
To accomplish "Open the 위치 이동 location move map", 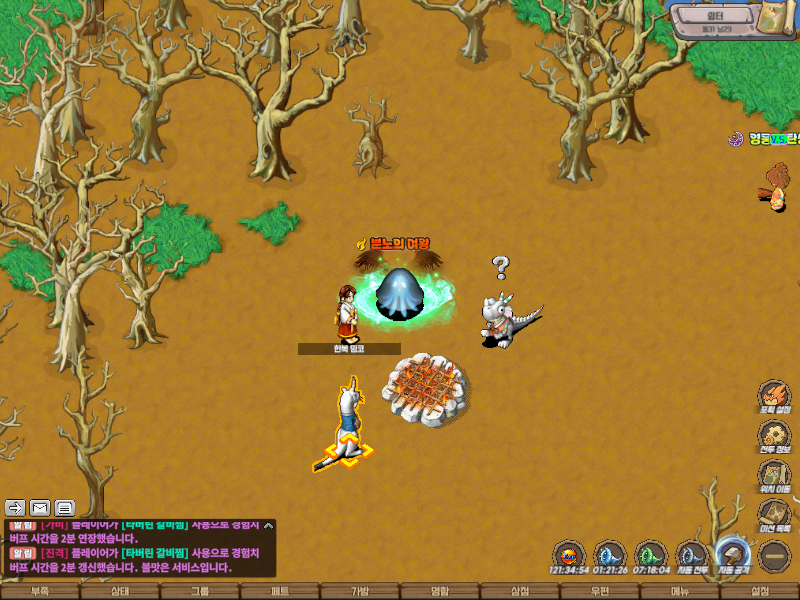I will click(x=774, y=476).
